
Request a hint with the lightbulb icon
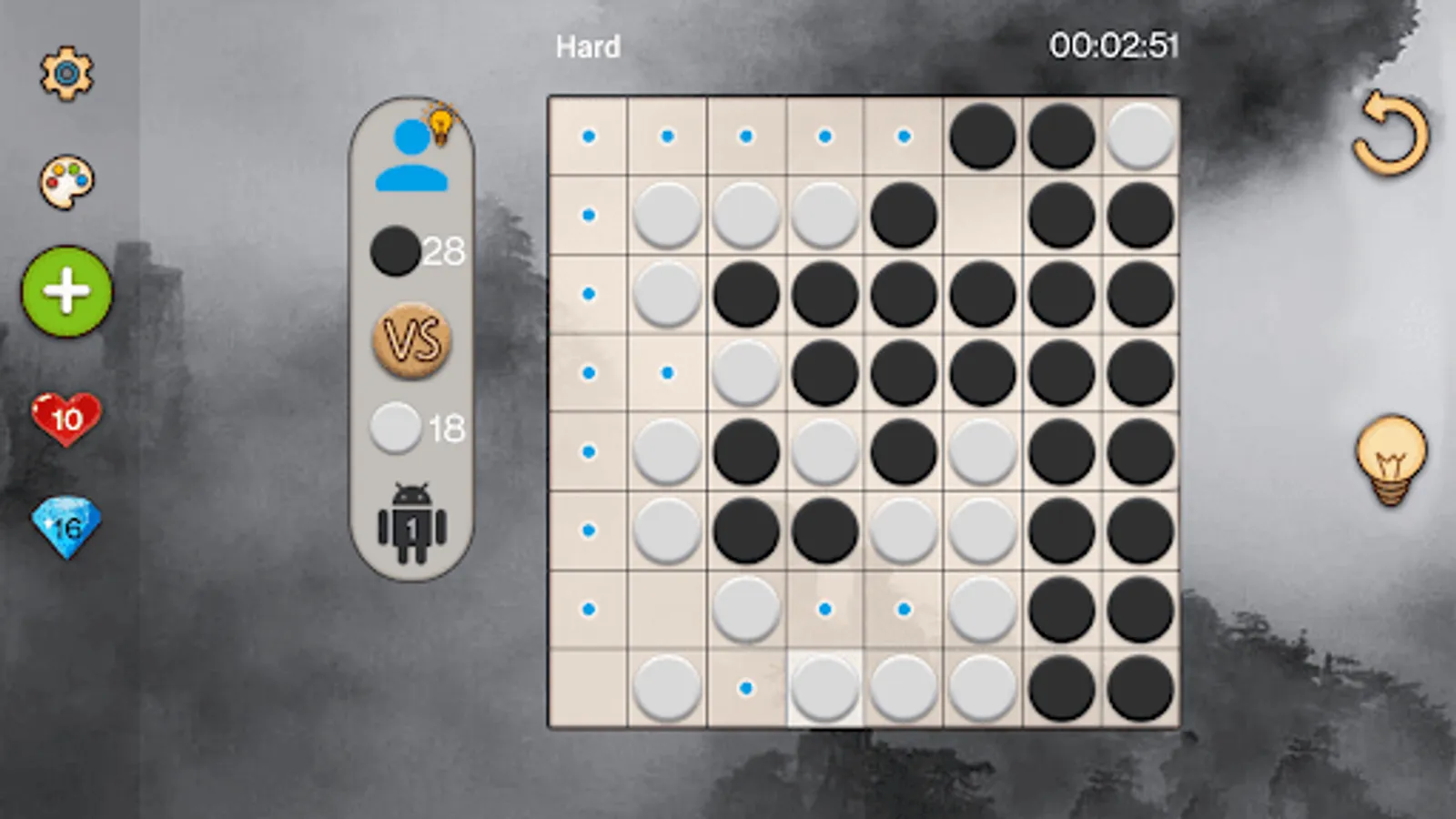pyautogui.click(x=1390, y=459)
